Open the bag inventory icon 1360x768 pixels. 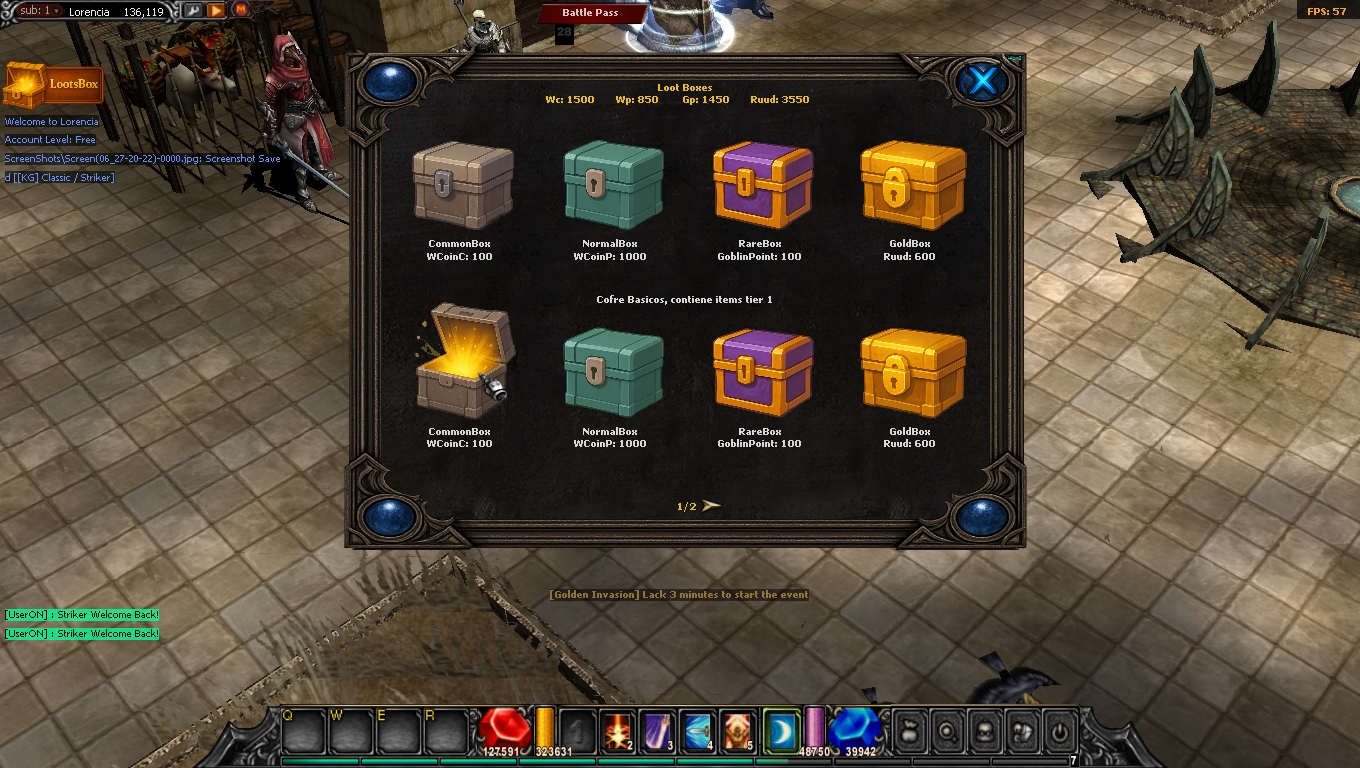click(x=909, y=731)
